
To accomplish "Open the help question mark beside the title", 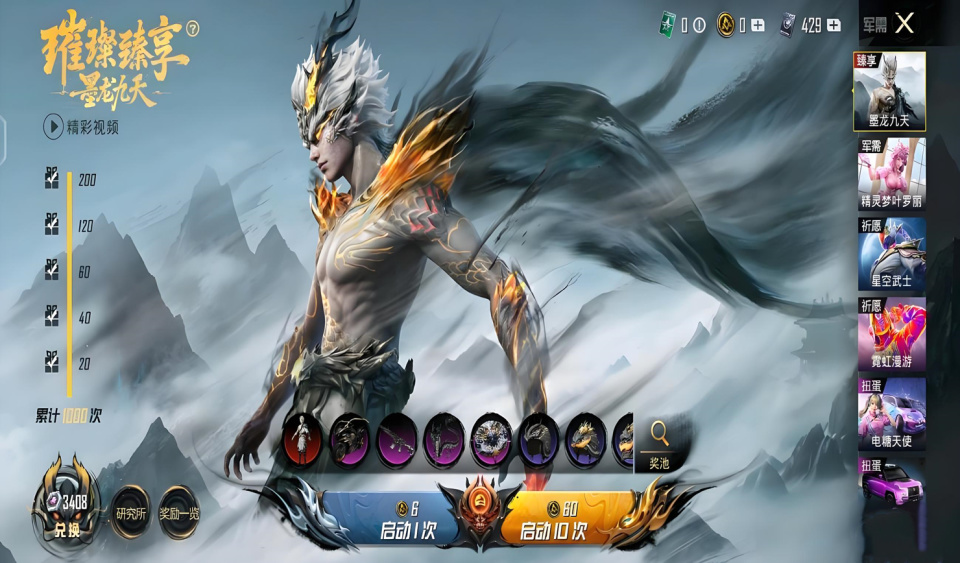I will [x=192, y=30].
